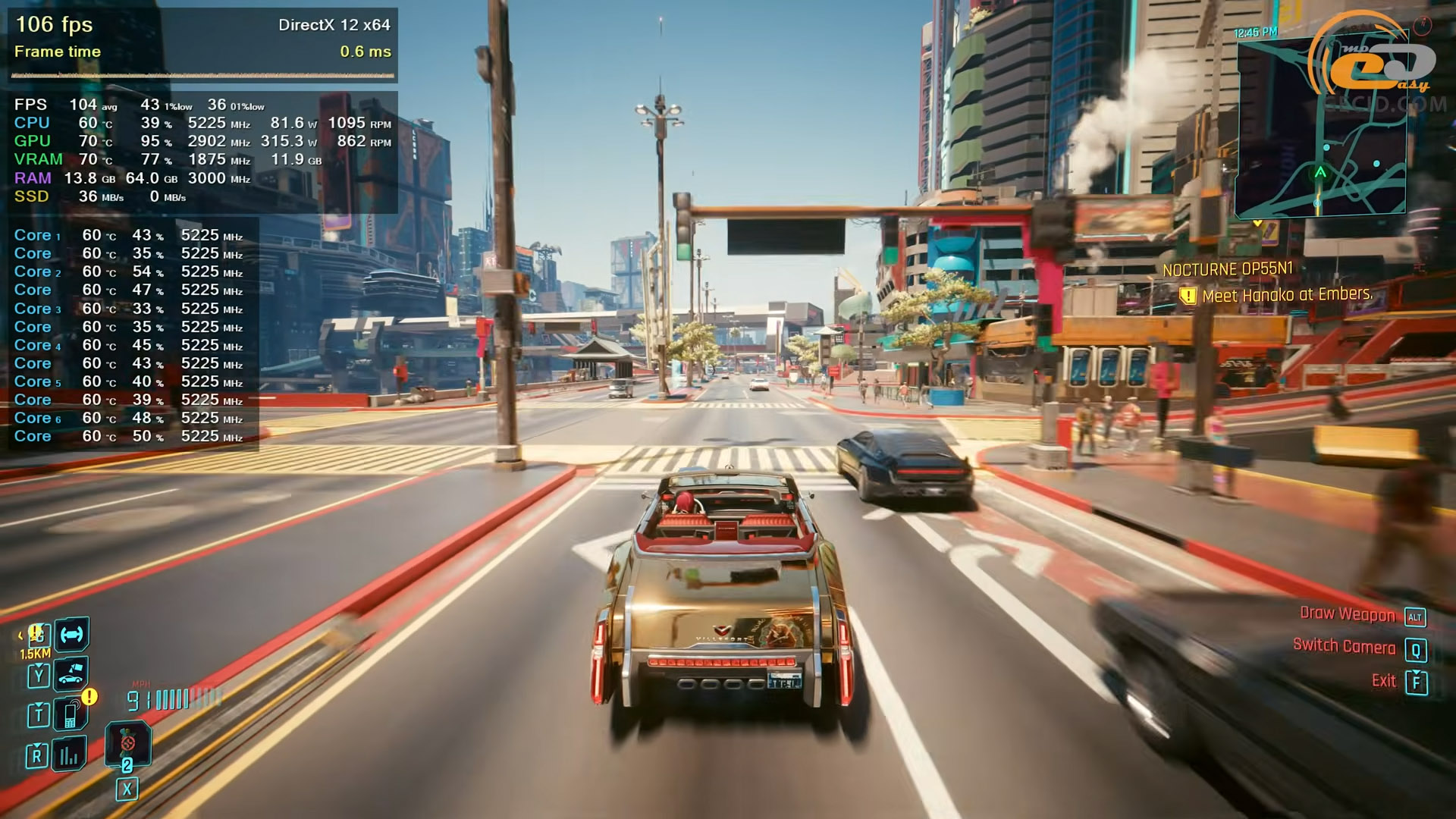Open the vehicle summon car icon
This screenshot has width=1456, height=819.
tap(71, 673)
